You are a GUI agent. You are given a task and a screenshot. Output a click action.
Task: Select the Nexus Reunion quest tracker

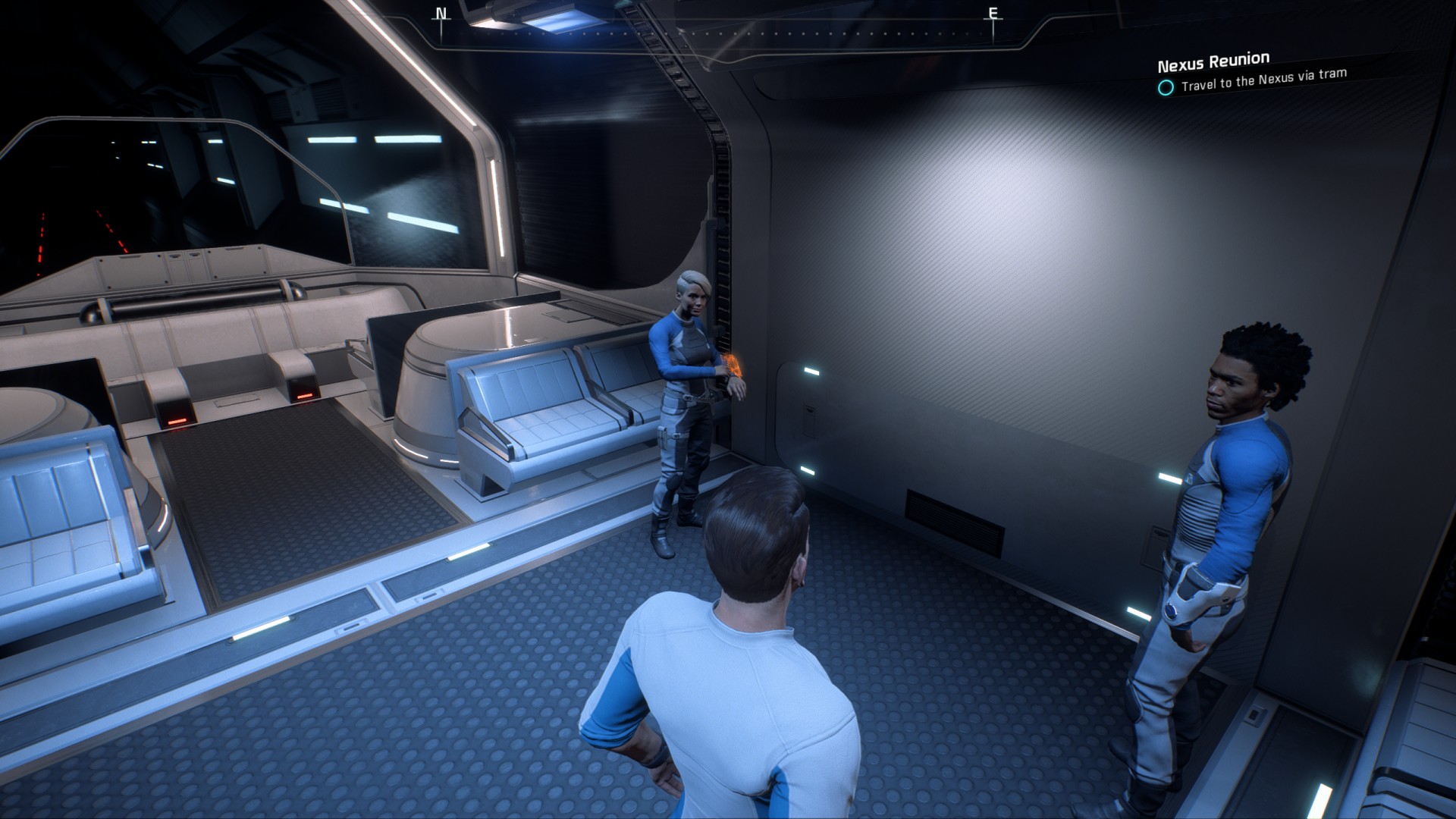(x=1213, y=61)
